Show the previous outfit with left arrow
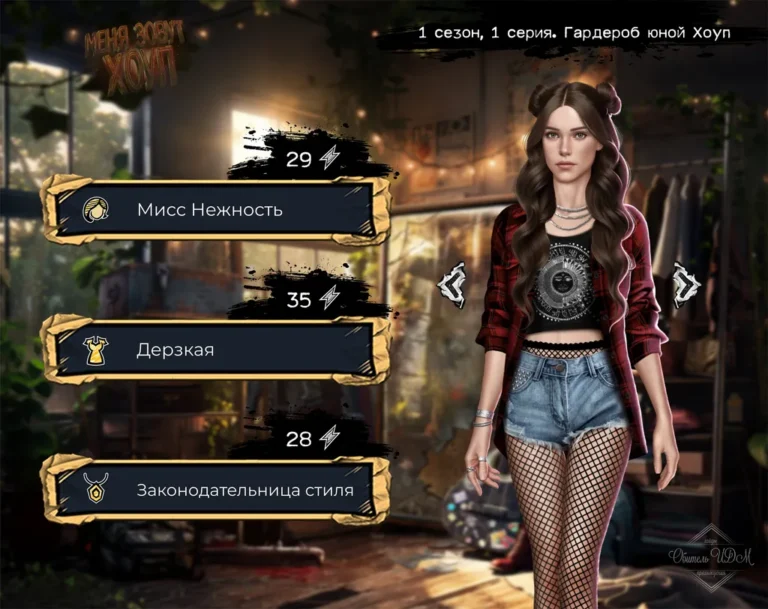The height and width of the screenshot is (609, 768). 454,283
